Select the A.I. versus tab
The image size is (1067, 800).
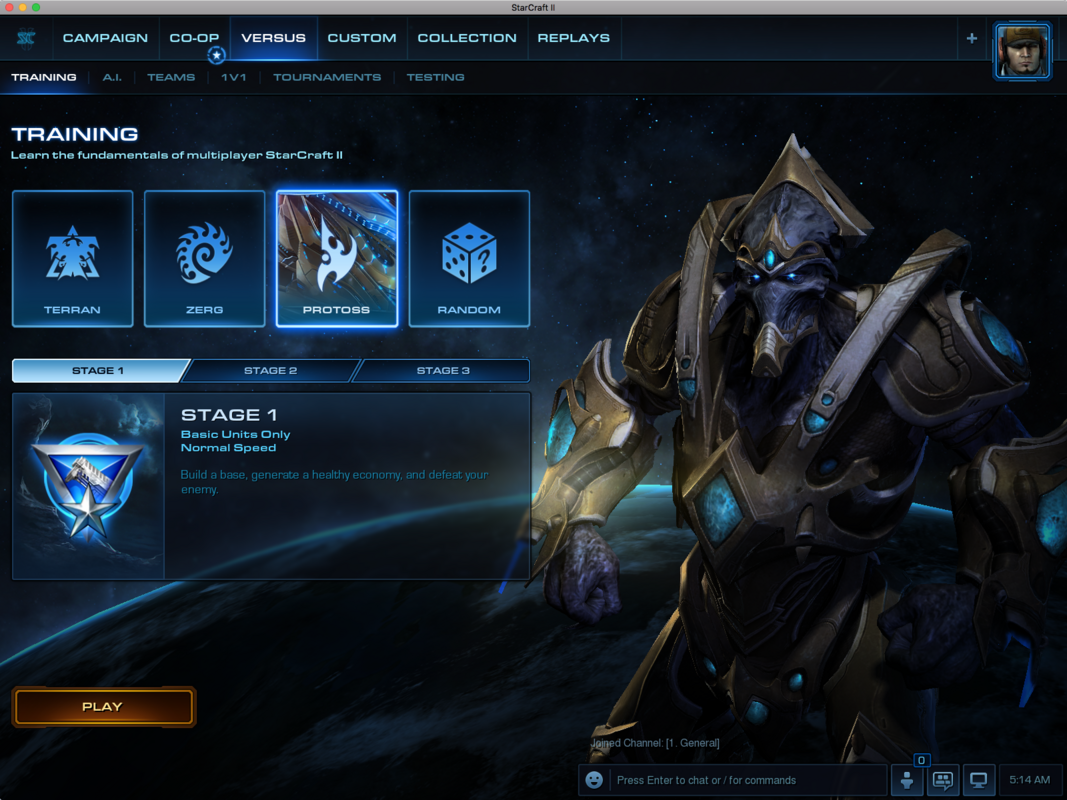pos(112,77)
